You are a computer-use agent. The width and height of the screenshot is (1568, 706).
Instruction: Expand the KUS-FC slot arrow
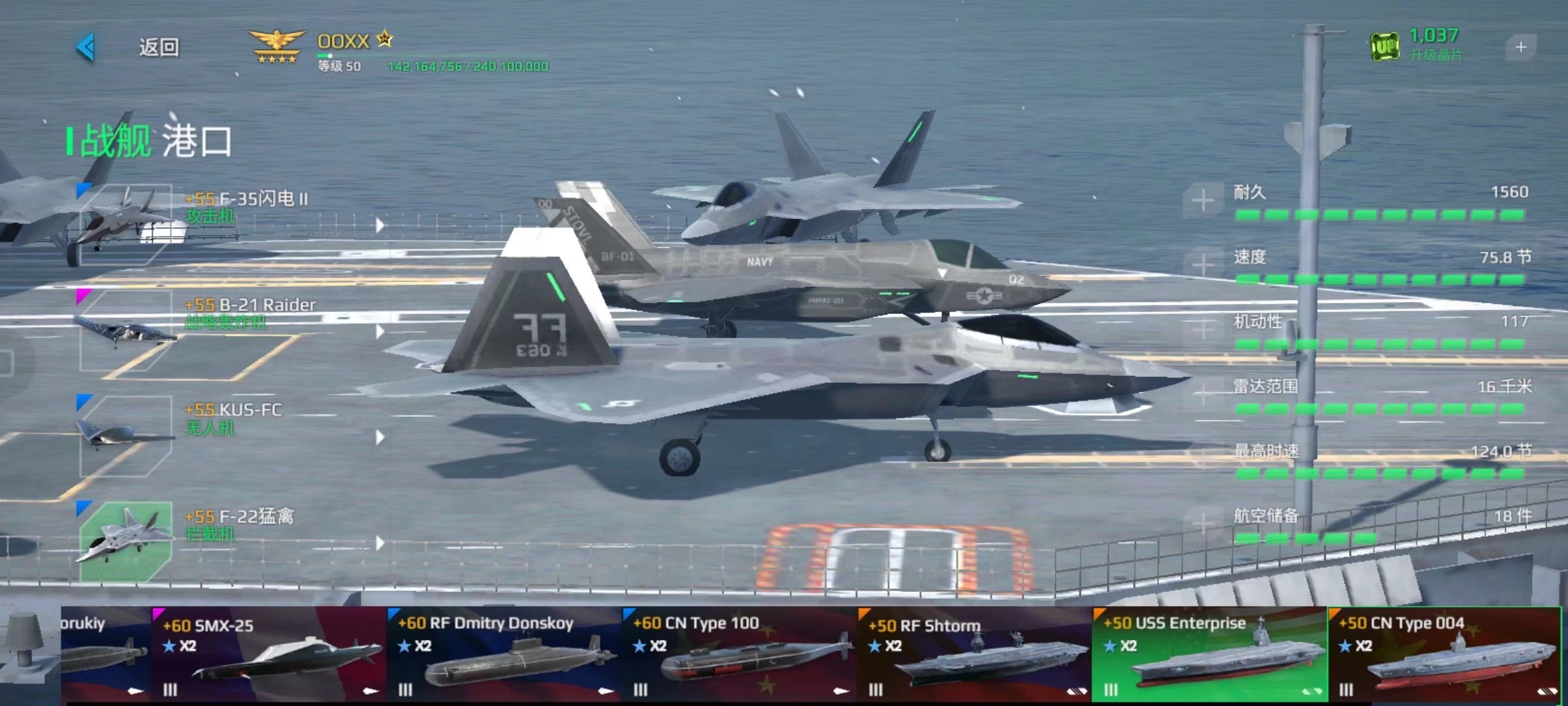[380, 437]
